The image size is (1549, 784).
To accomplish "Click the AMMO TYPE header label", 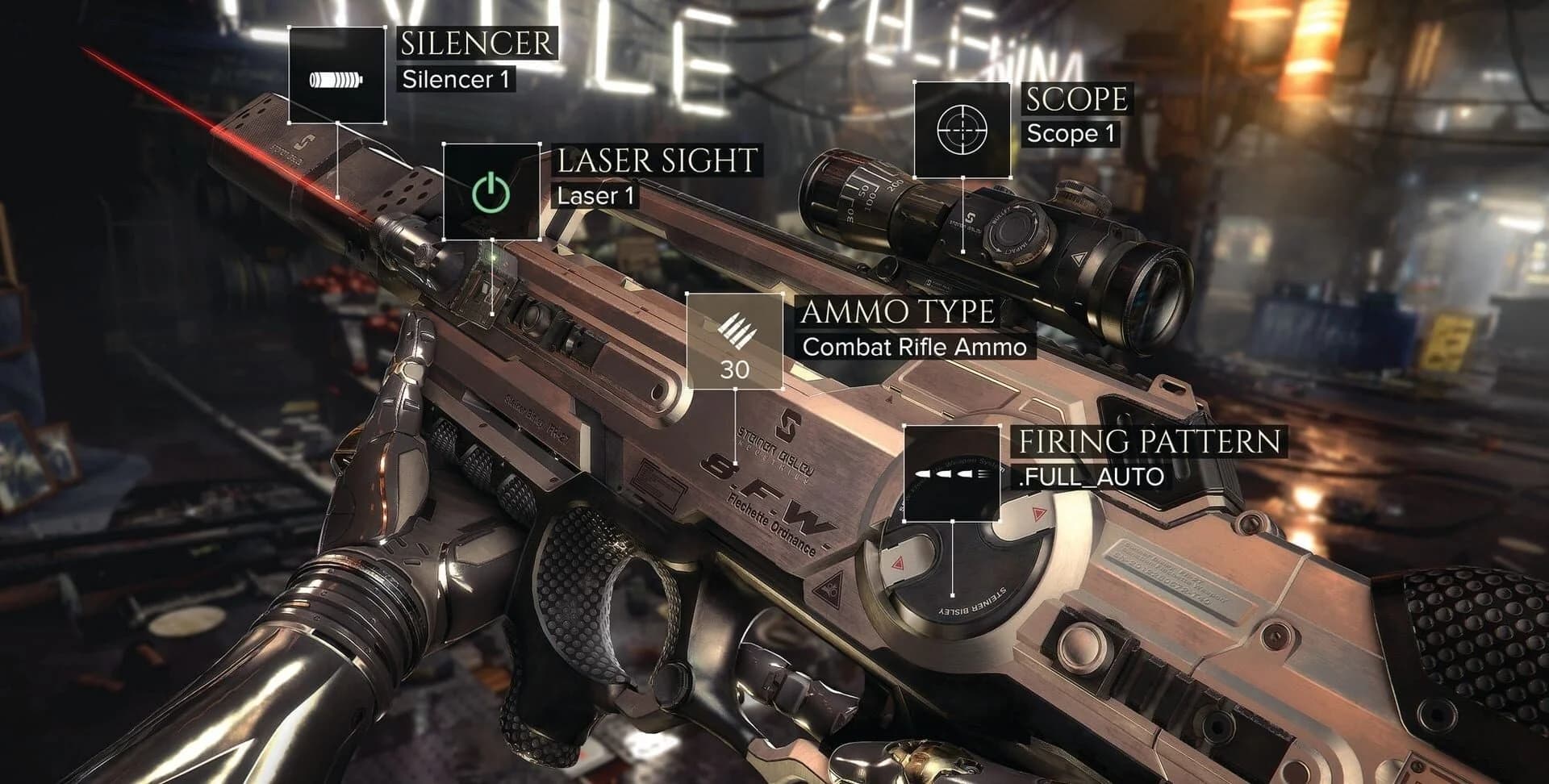I will coord(903,313).
